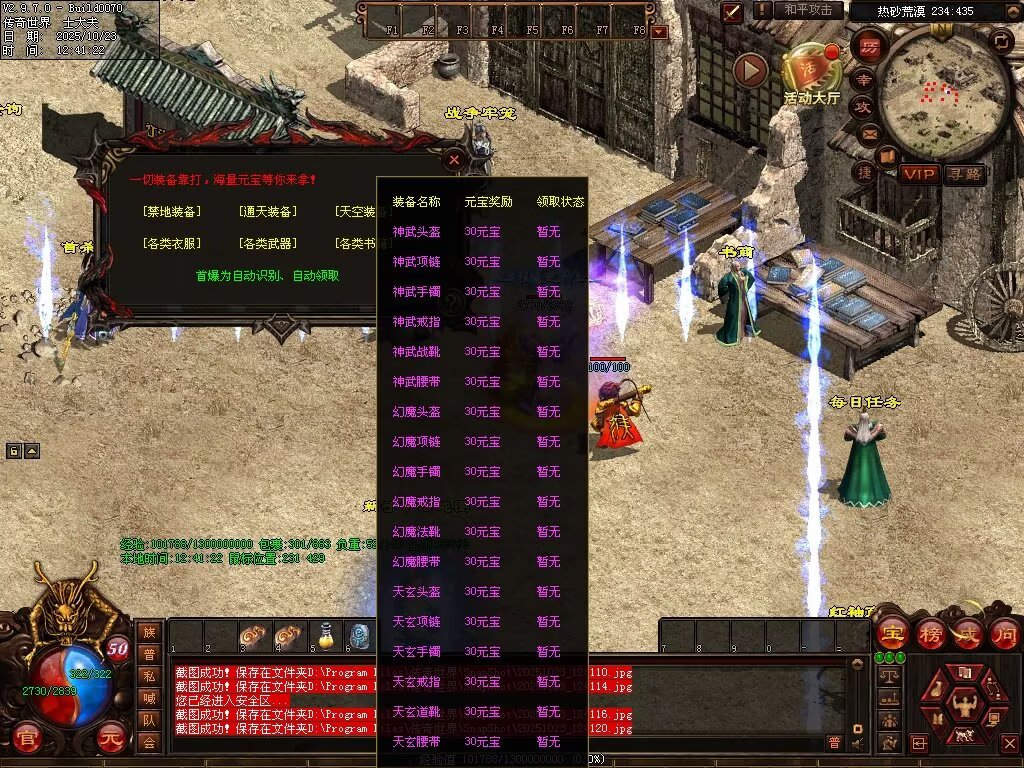The height and width of the screenshot is (768, 1024).
Task: Show the 榜 rankings button
Action: (x=930, y=634)
